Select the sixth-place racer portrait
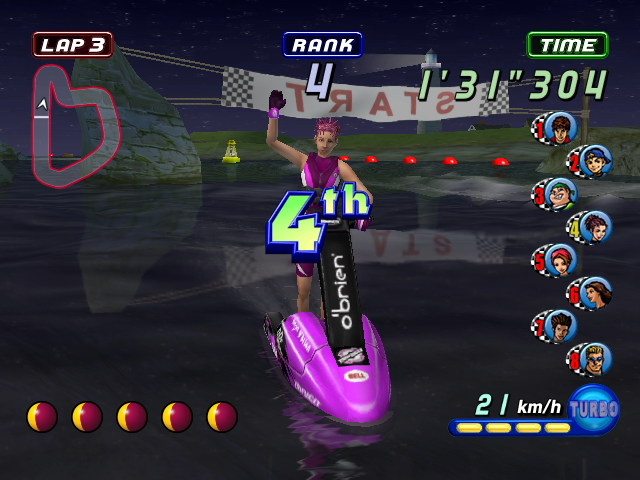Viewport: 640px width, 480px height. (x=594, y=292)
